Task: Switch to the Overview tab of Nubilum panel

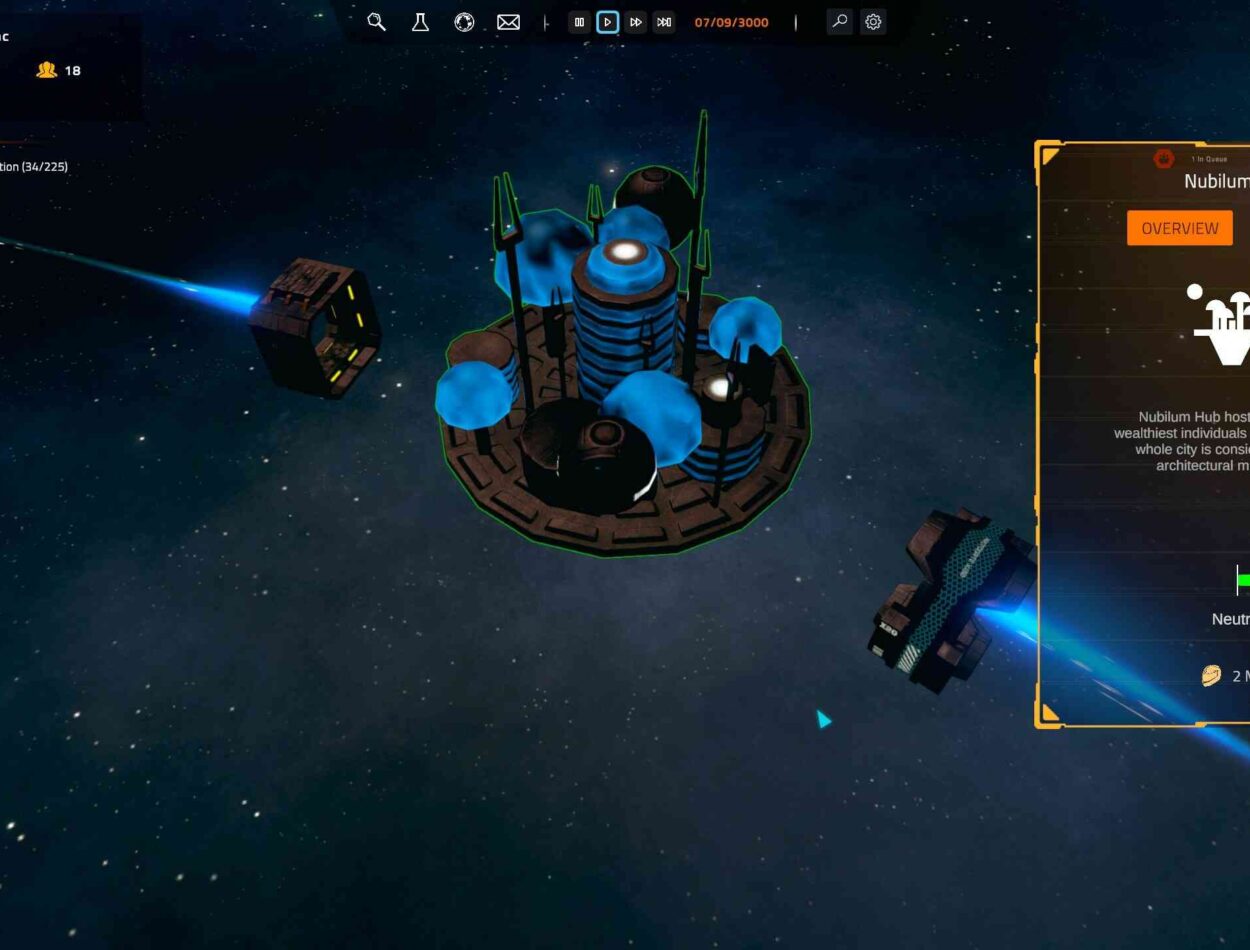Action: point(1180,228)
